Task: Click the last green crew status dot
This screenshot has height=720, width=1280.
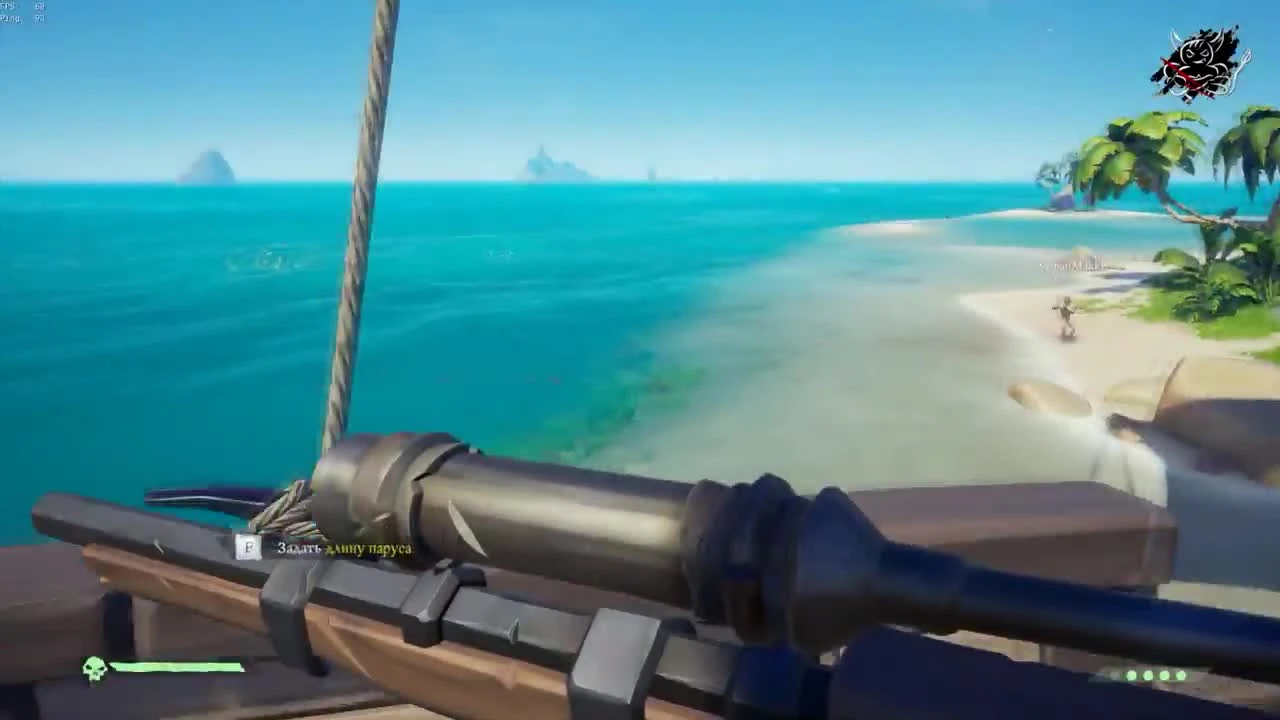Action: coord(1181,675)
